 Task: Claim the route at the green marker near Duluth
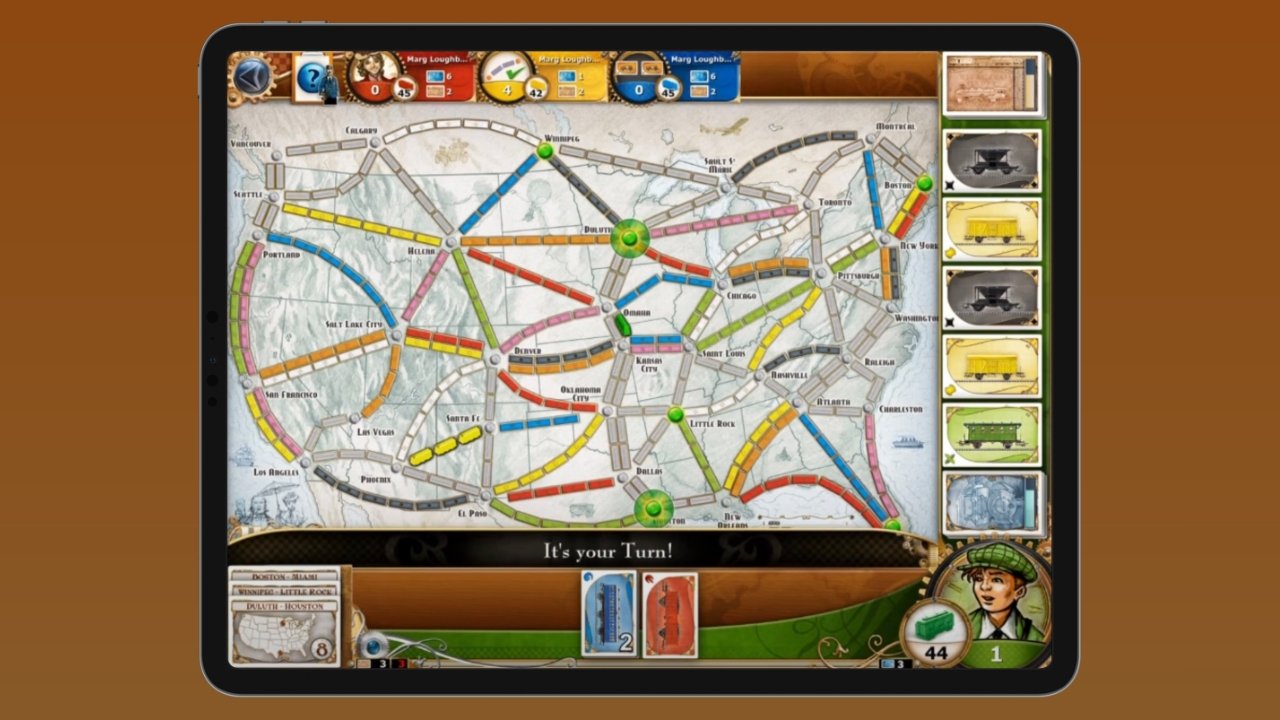(x=630, y=240)
